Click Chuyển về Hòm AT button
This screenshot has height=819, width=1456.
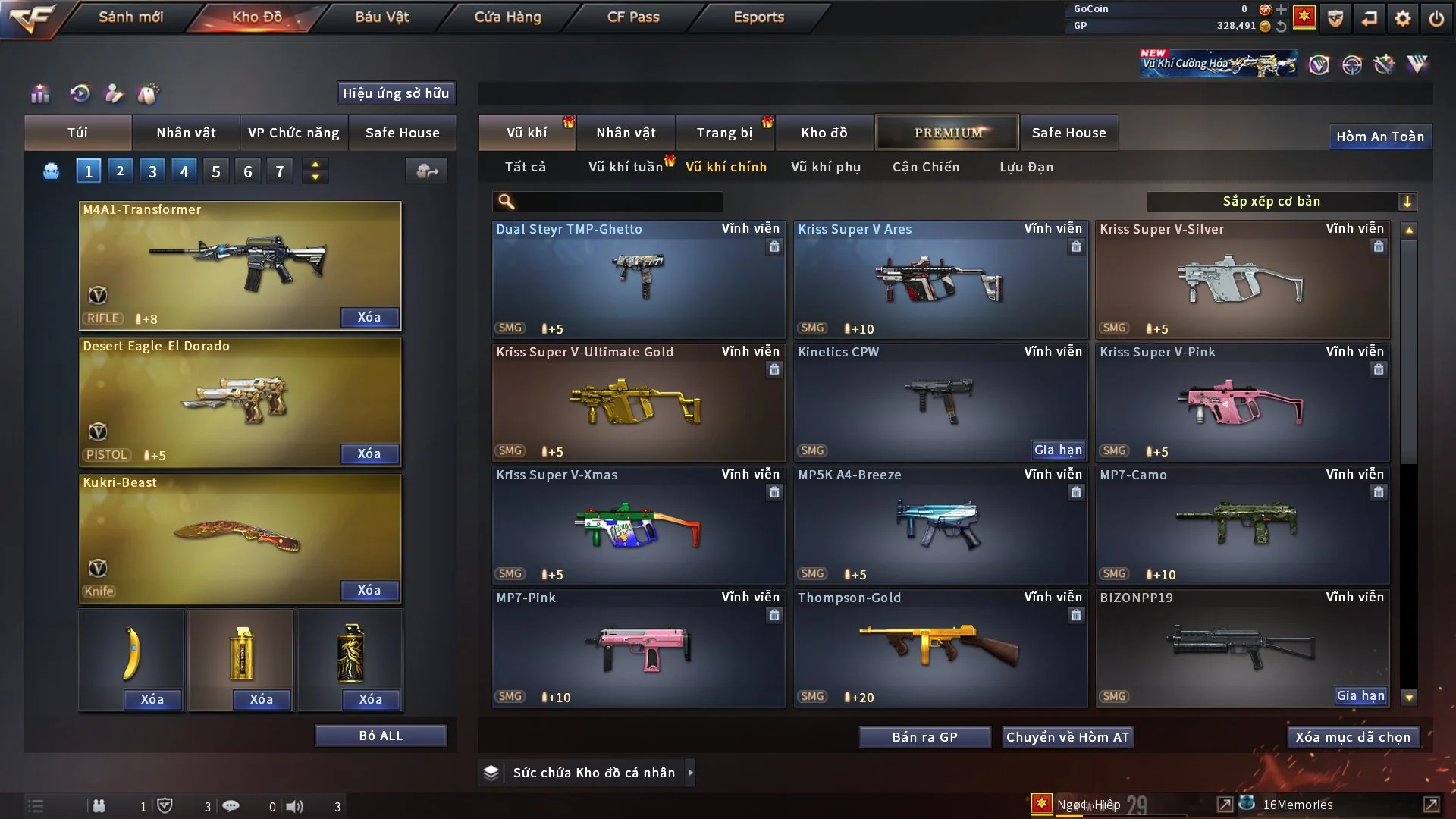point(1067,737)
